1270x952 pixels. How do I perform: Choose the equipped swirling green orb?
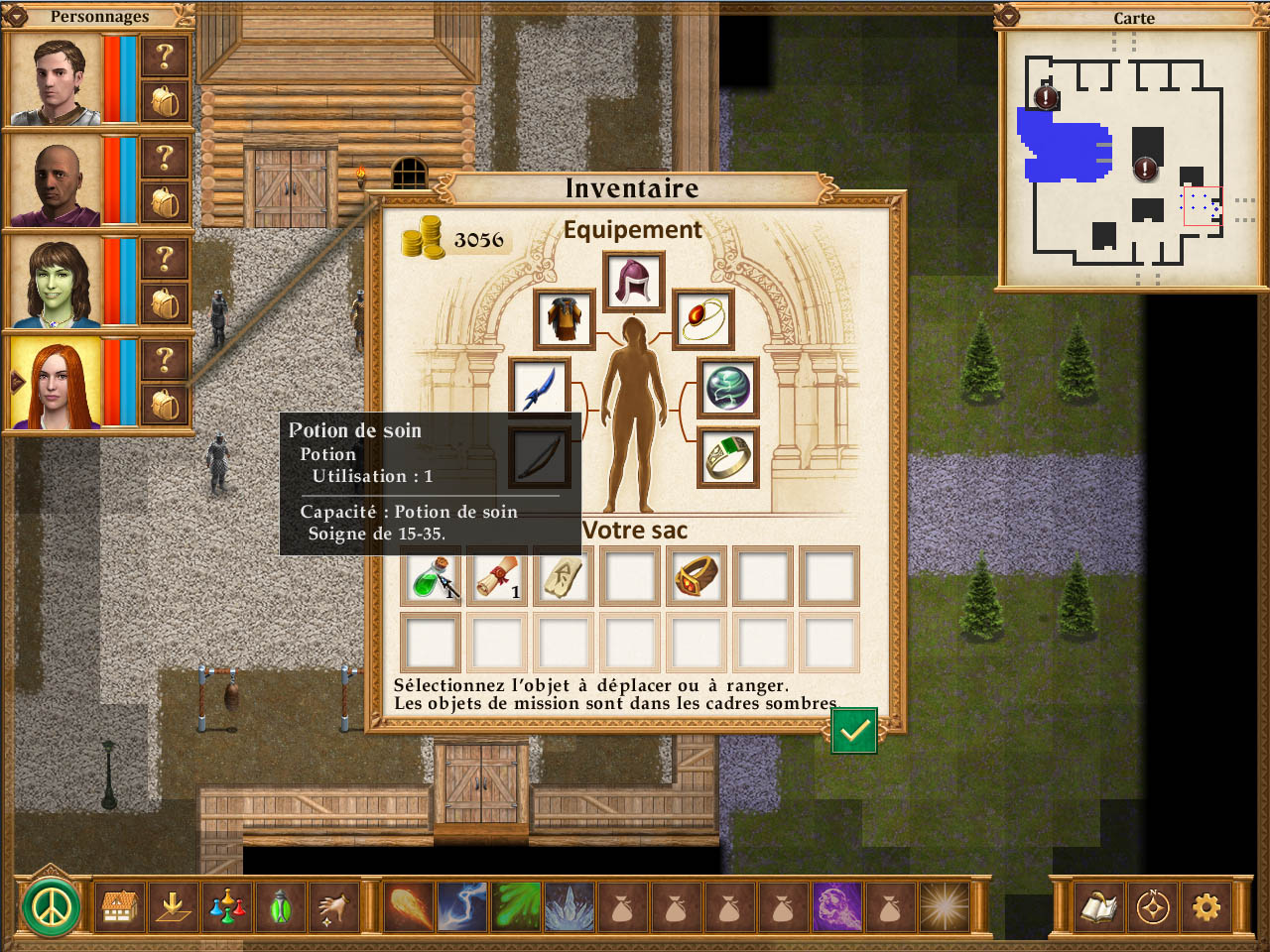[728, 388]
